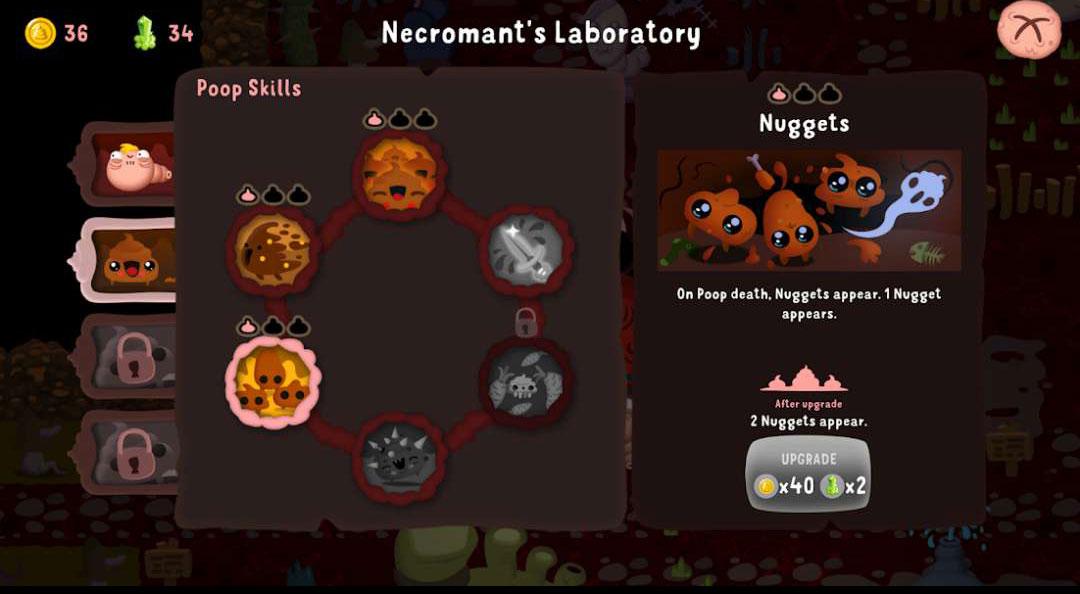Upgrade the Nuggets skill
1080x594 pixels.
(808, 474)
